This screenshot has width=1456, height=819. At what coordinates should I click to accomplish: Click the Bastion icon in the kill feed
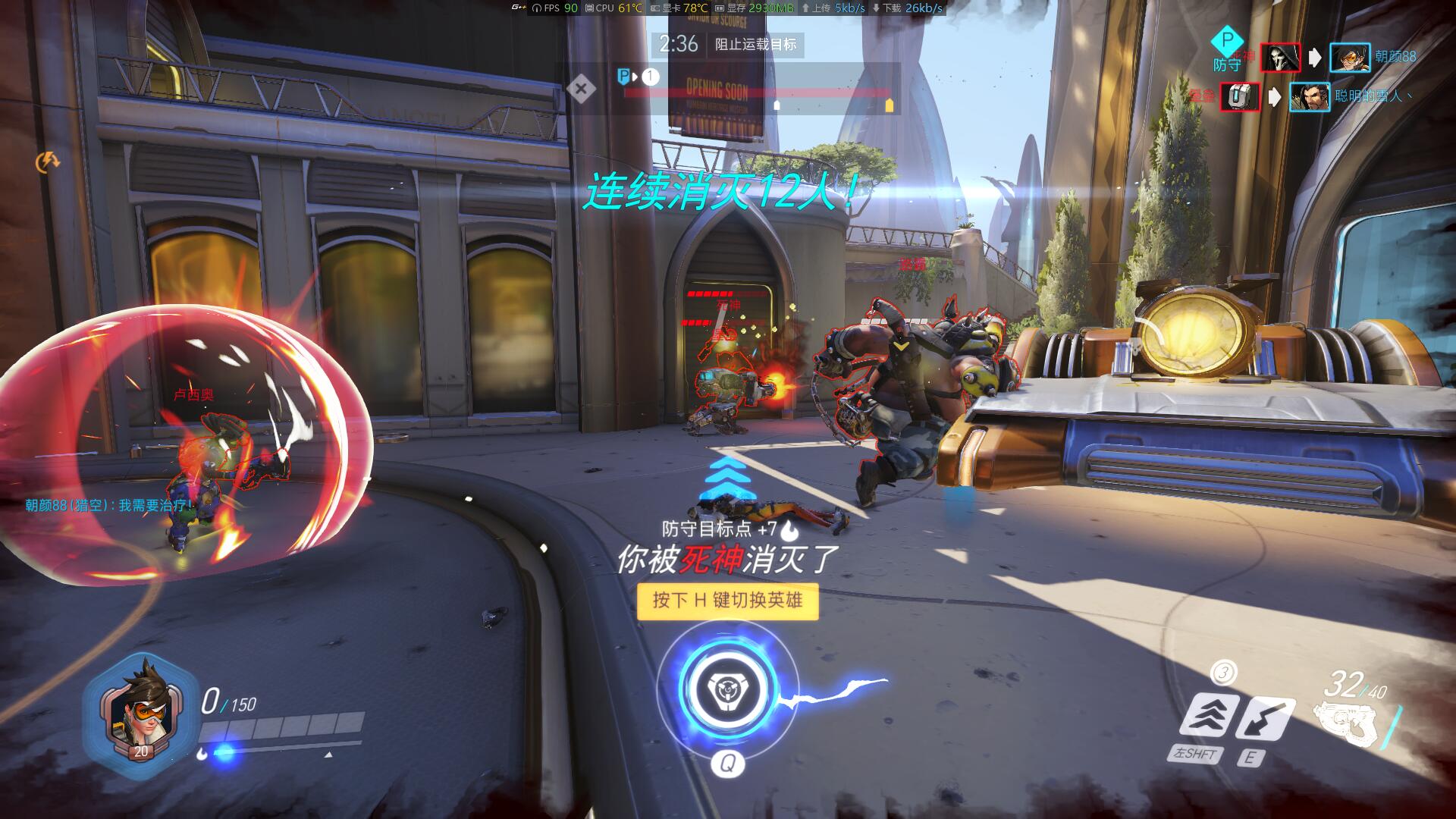[x=1240, y=97]
